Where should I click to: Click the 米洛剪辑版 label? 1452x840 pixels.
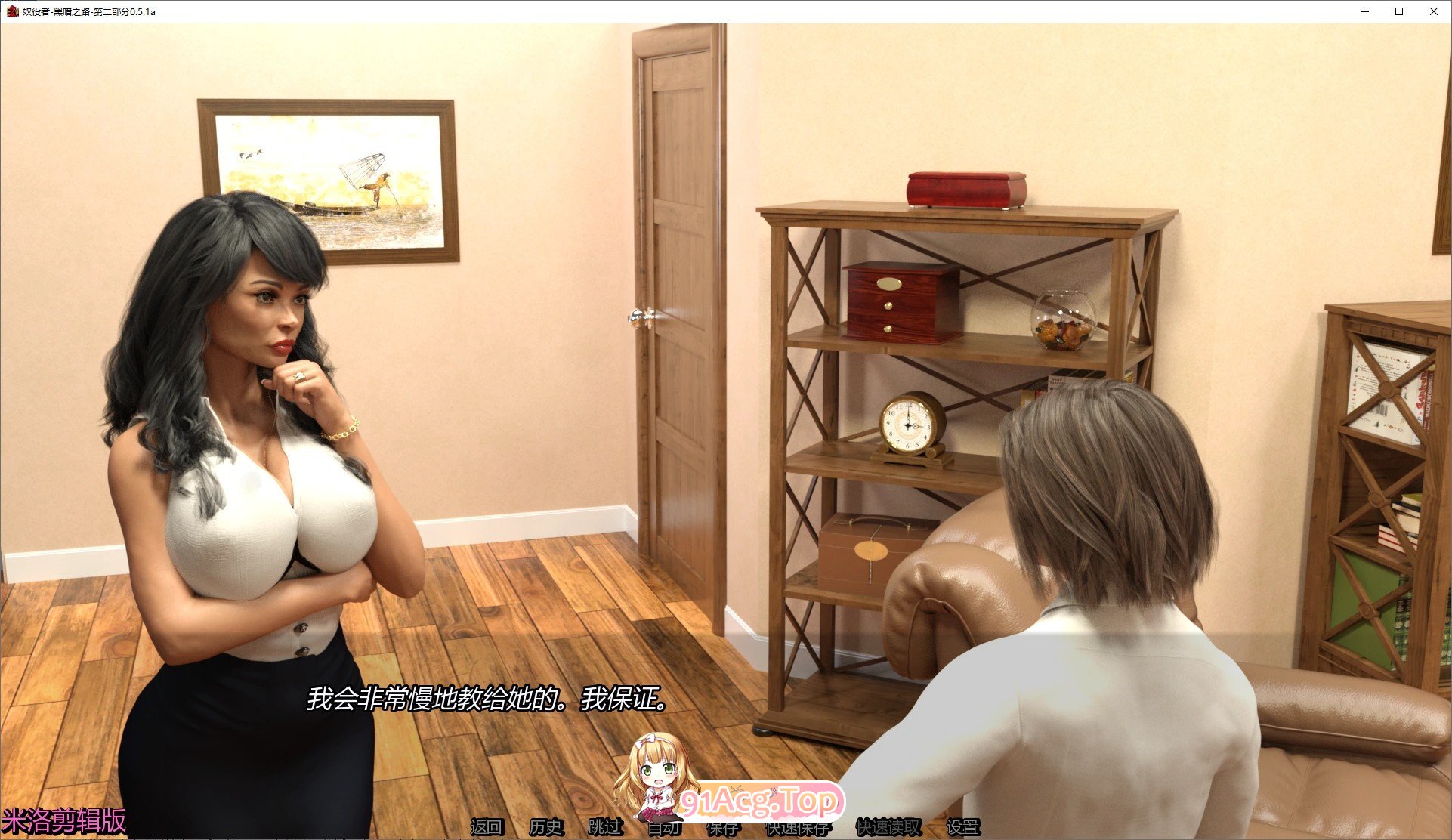coord(64,818)
